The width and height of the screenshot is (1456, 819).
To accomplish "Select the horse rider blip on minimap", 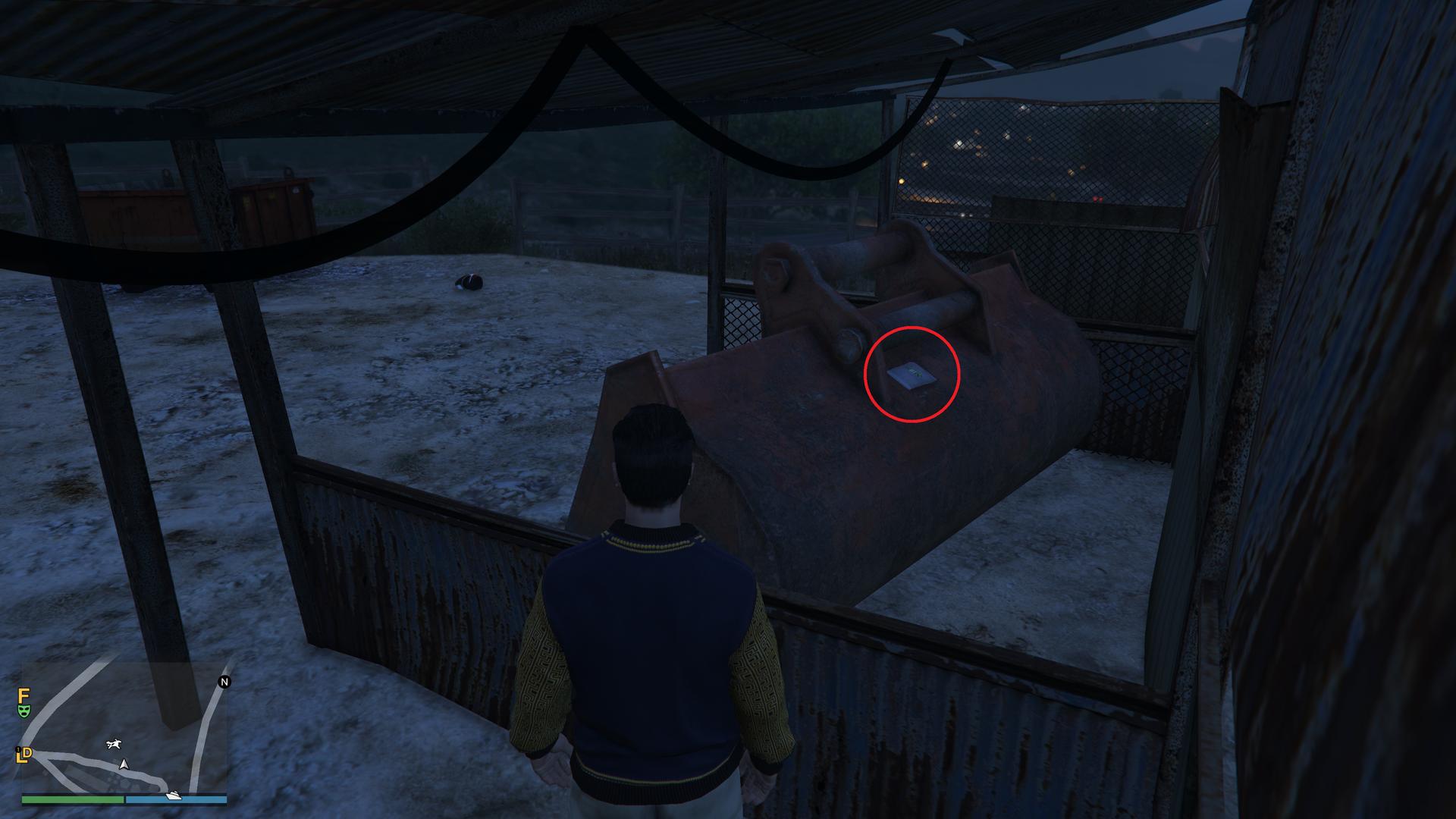I will click(114, 744).
